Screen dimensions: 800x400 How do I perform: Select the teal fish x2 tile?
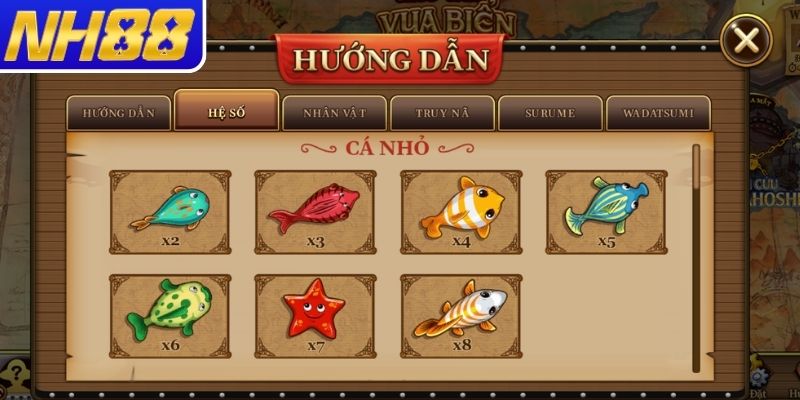click(x=169, y=212)
